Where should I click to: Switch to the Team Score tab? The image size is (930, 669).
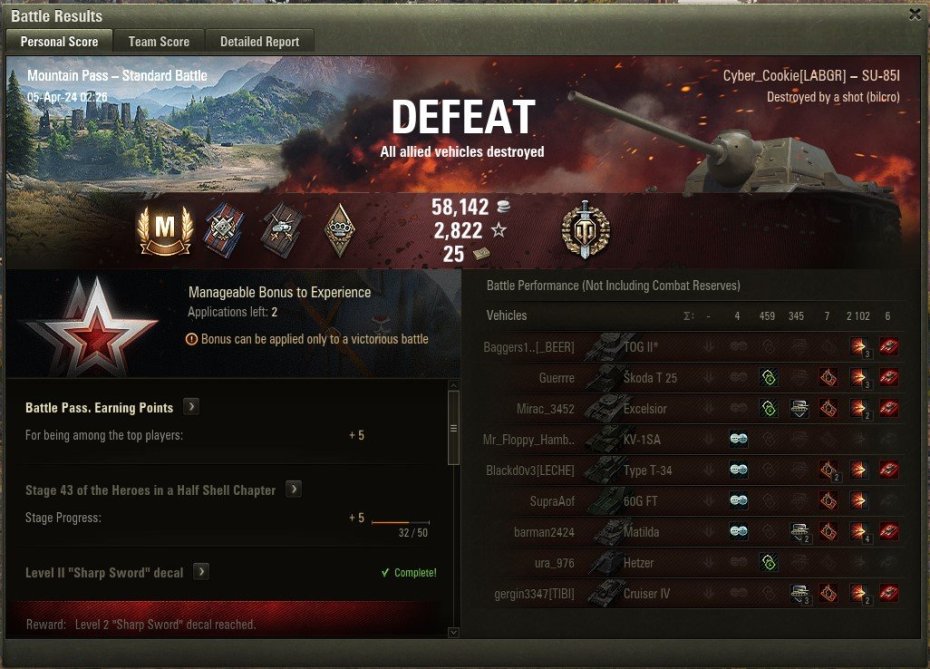click(158, 42)
